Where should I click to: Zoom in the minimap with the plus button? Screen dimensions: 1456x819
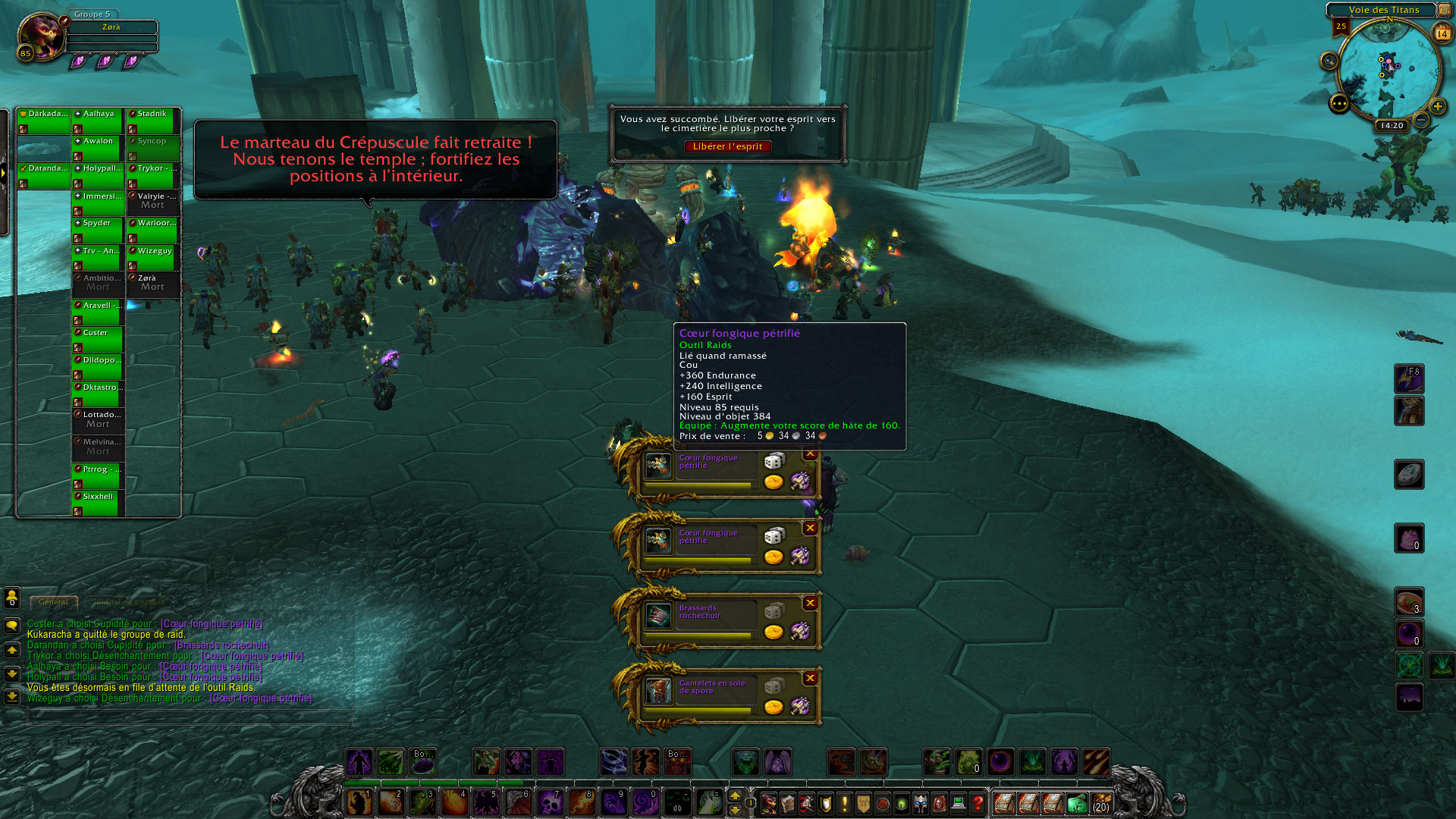pyautogui.click(x=1437, y=106)
